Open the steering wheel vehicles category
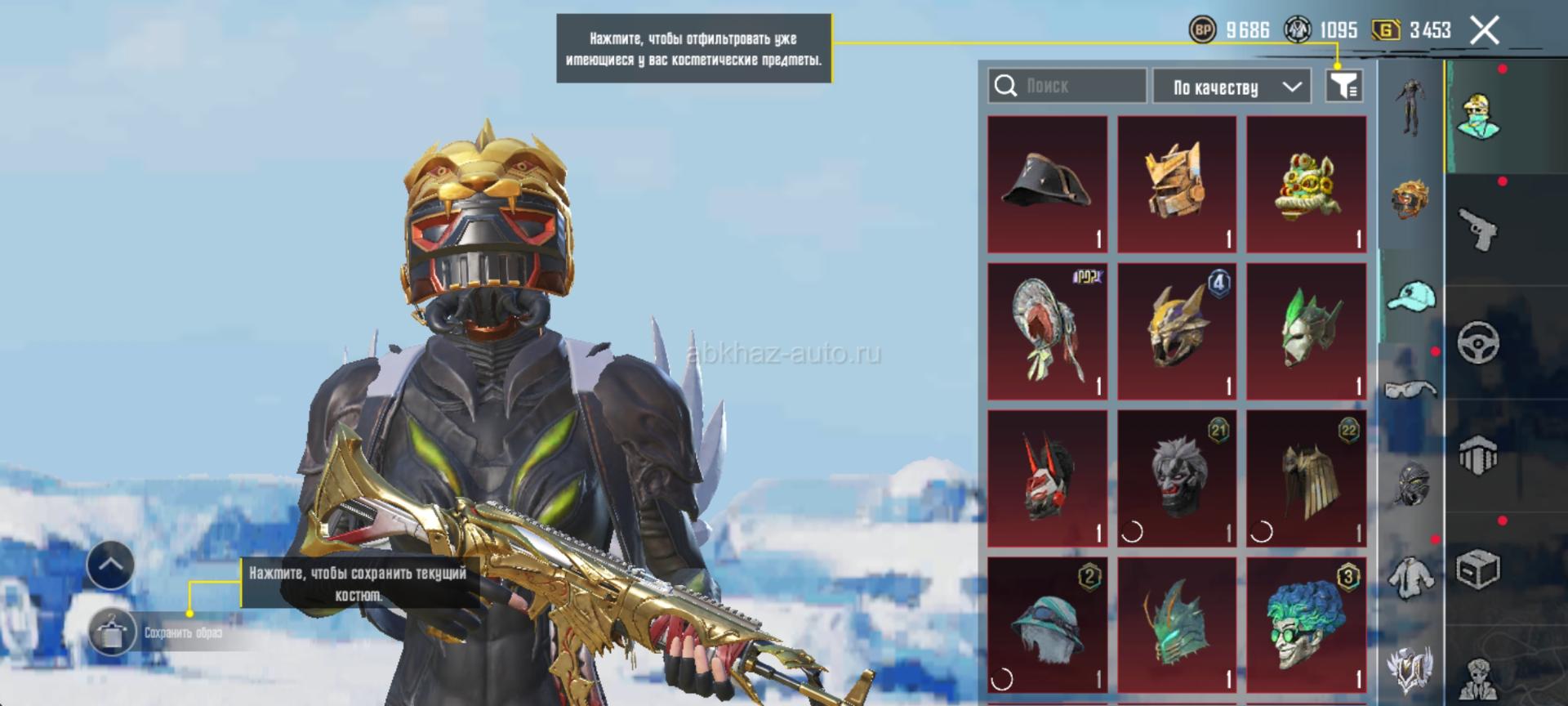 coord(1477,342)
